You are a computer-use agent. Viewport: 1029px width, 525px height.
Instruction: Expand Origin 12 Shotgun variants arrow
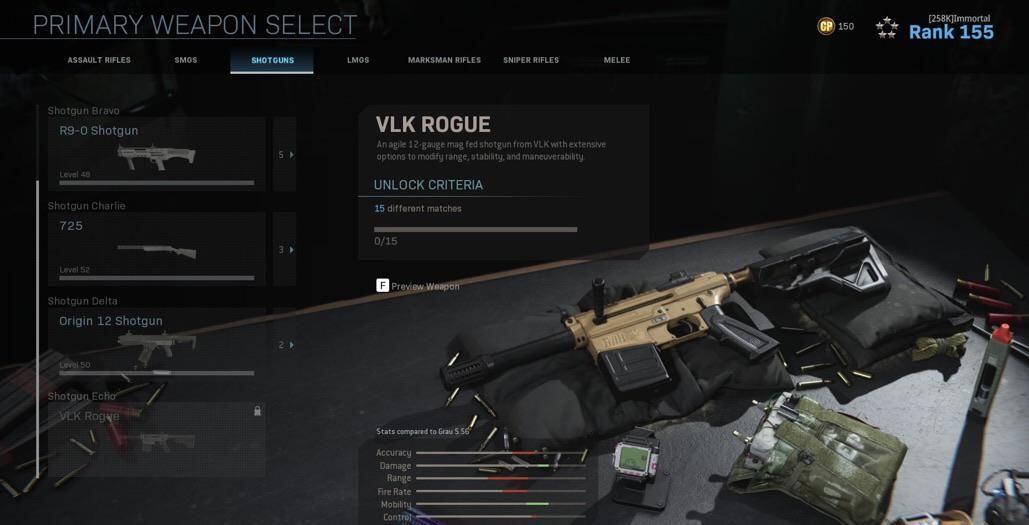pos(285,345)
